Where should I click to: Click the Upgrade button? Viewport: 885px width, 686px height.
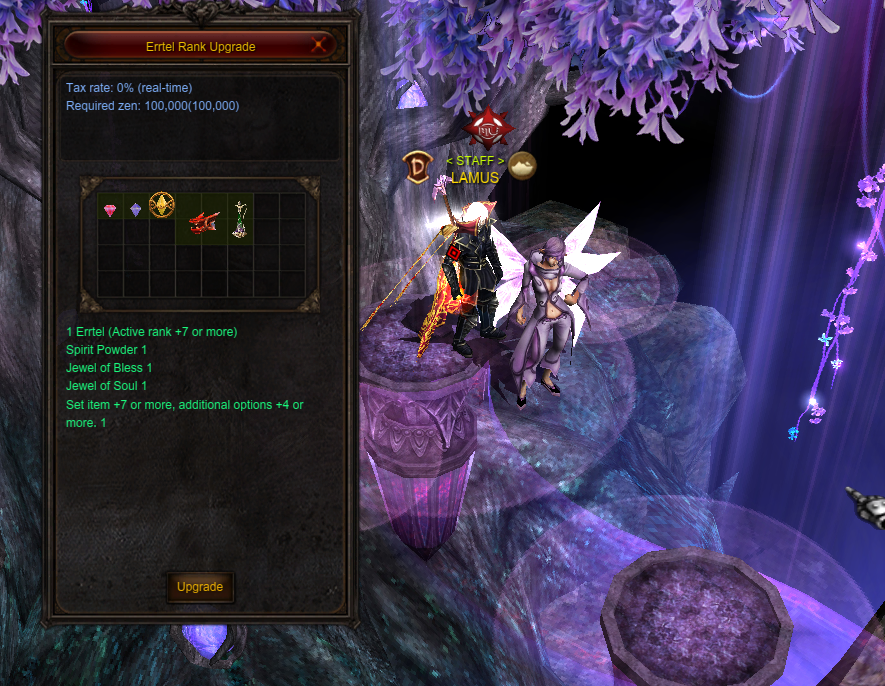pyautogui.click(x=200, y=587)
